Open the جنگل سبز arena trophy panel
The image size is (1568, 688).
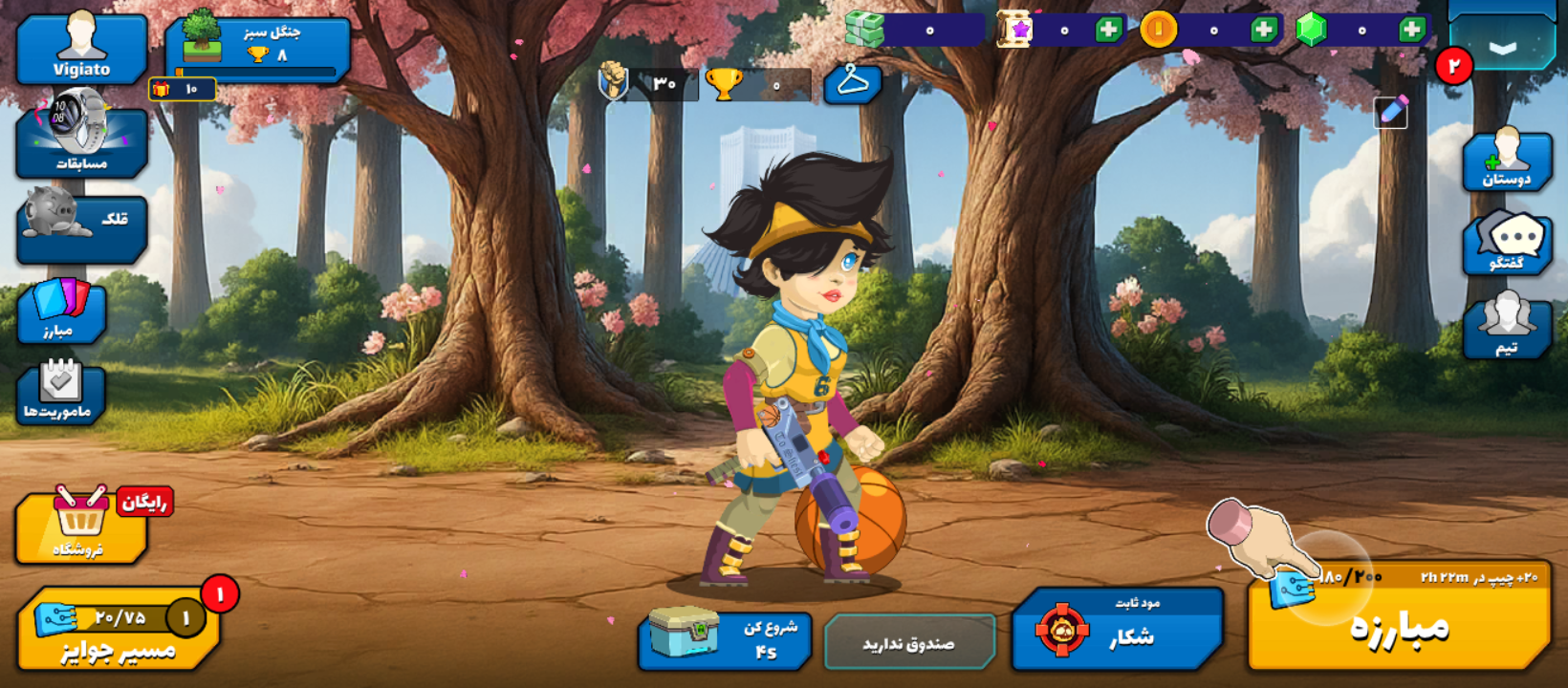click(256, 46)
